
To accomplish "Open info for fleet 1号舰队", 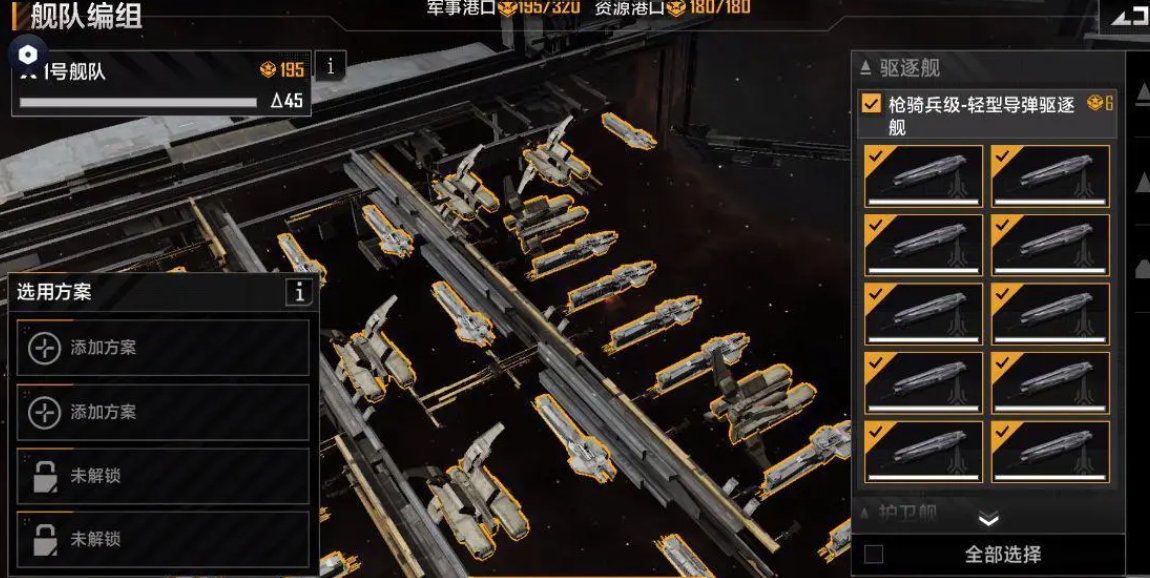I will (x=331, y=66).
